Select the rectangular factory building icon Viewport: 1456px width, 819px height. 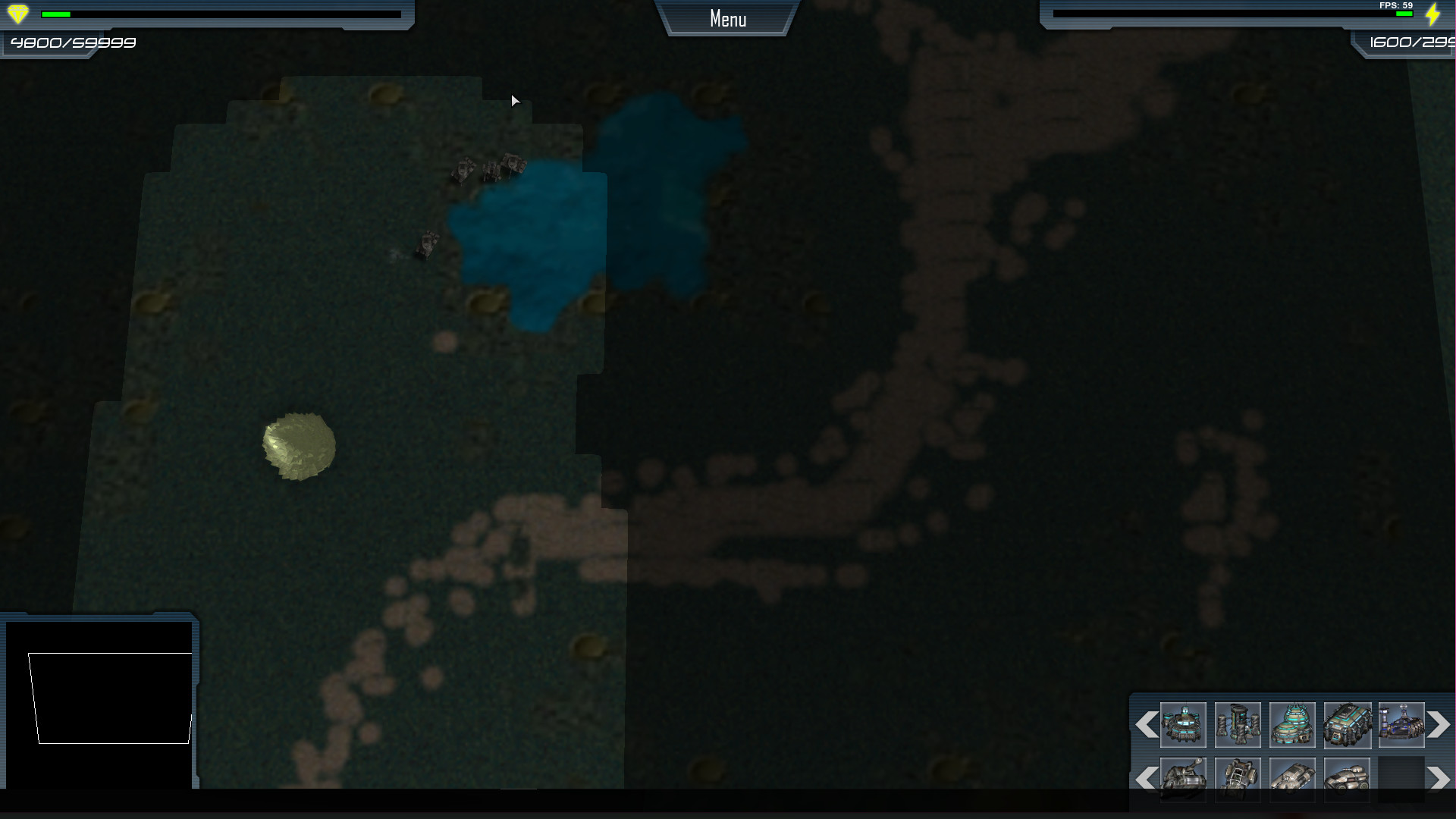tap(1347, 725)
